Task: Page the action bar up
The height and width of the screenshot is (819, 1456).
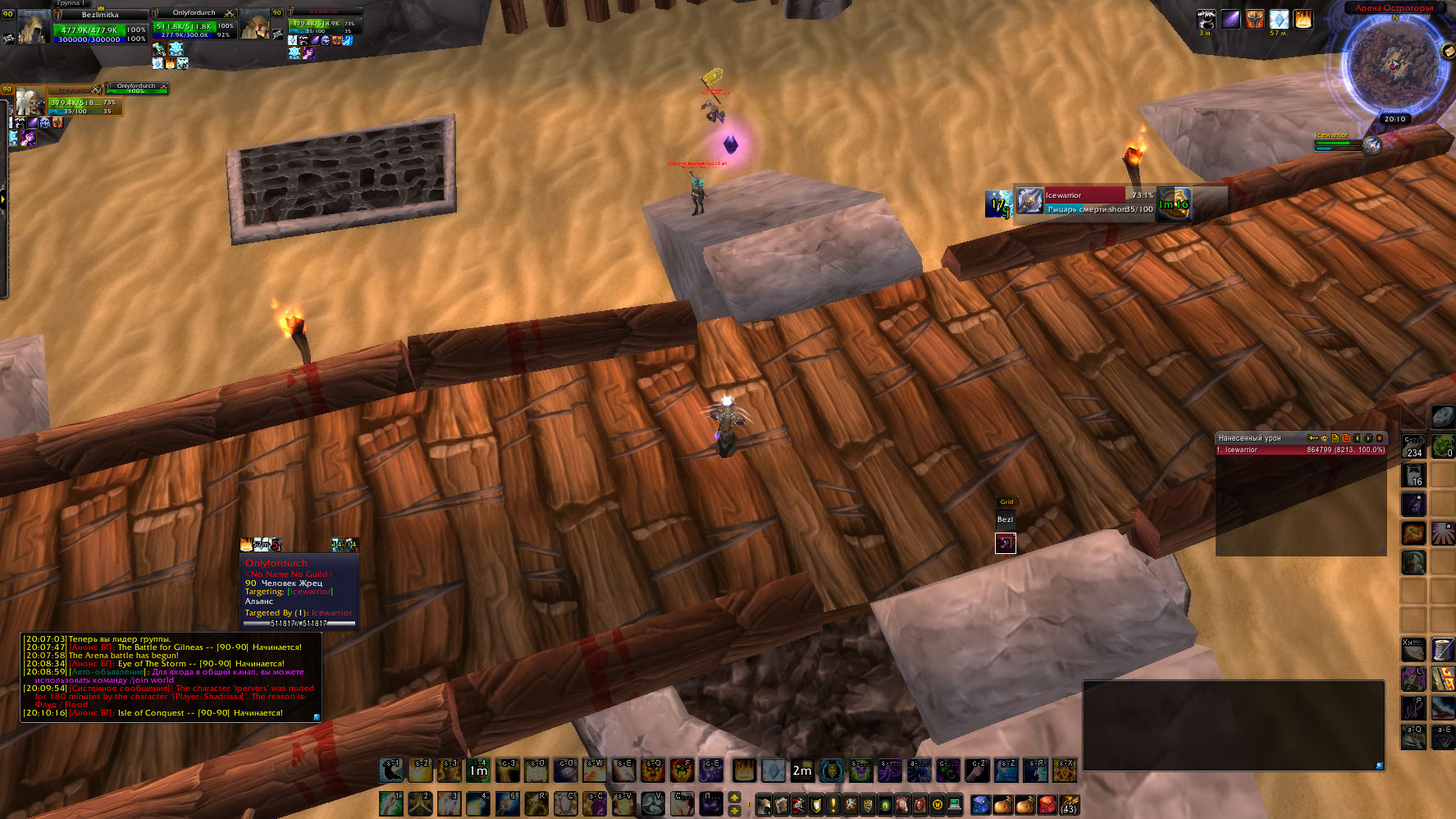Action: (734, 797)
